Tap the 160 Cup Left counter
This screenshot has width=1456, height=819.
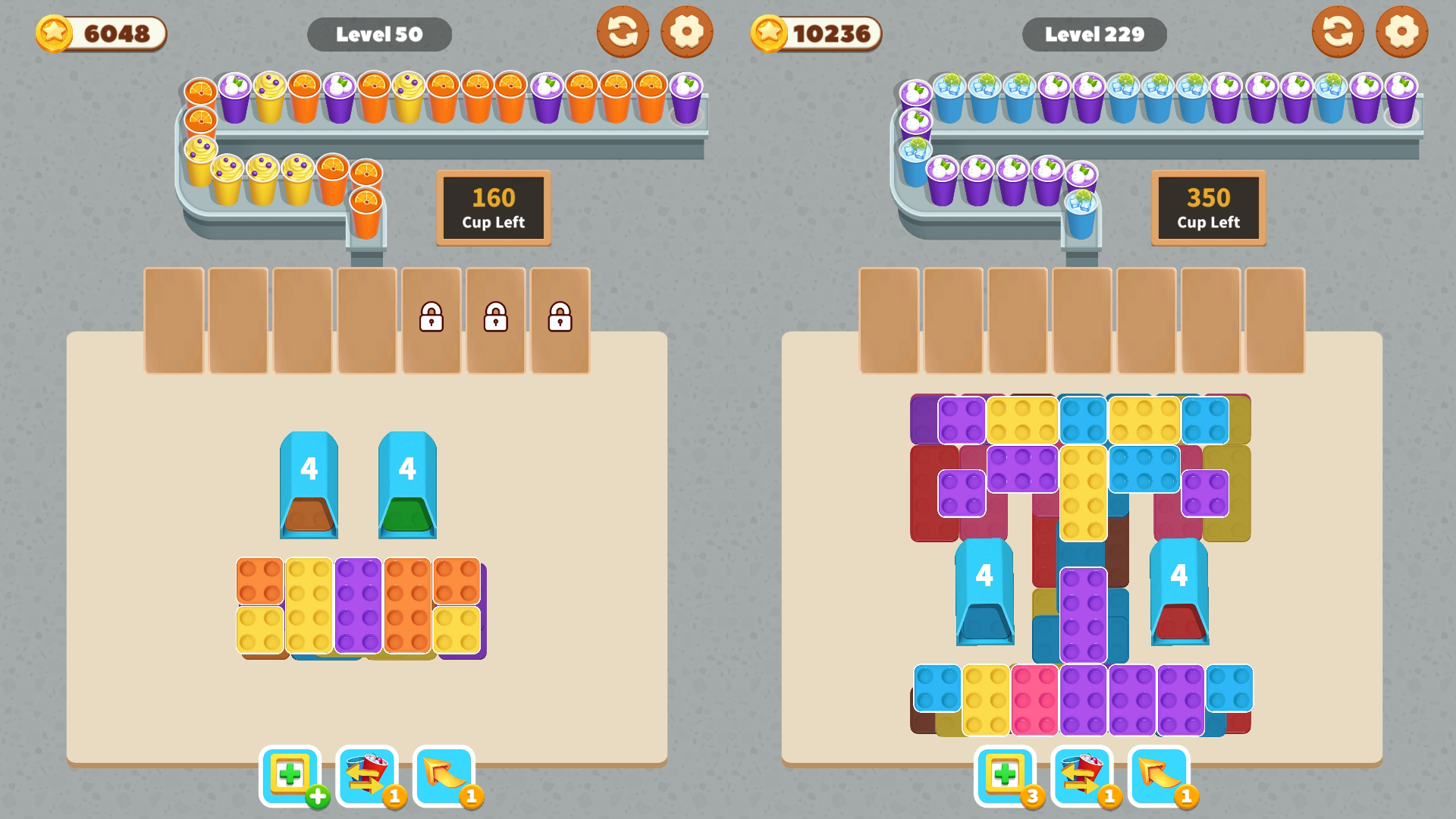coord(491,208)
